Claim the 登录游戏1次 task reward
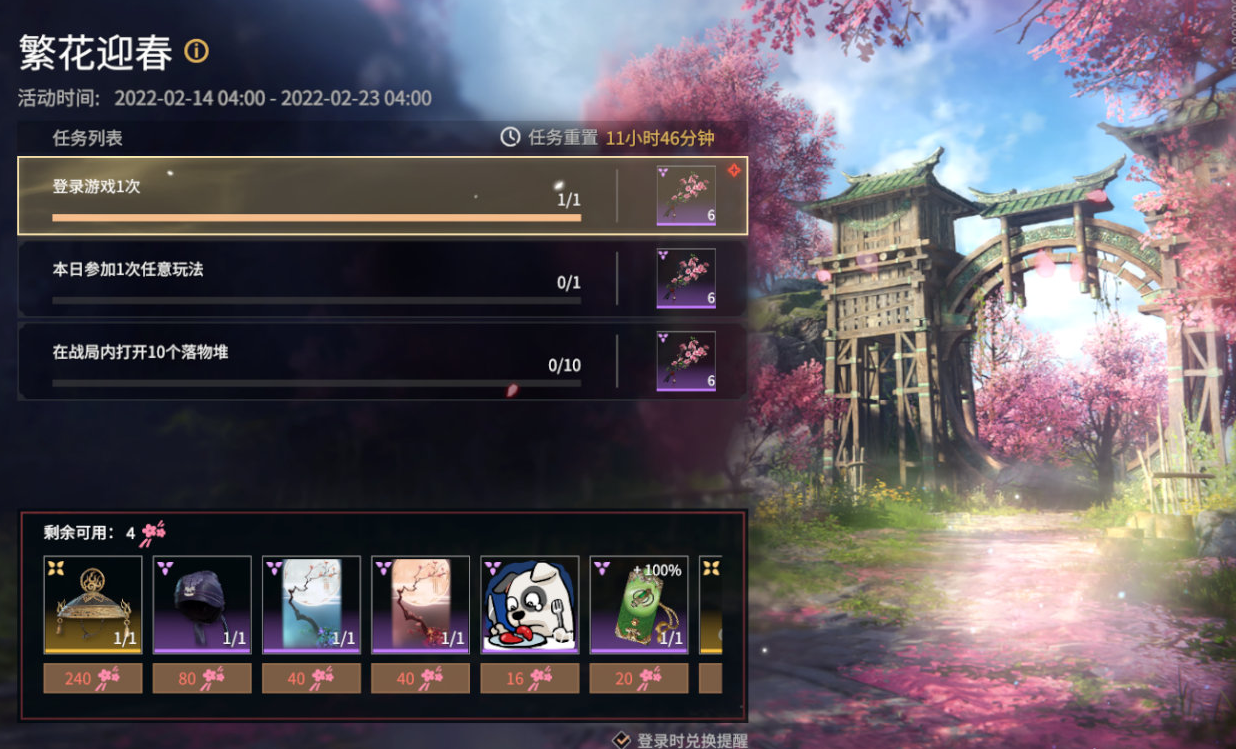1236x749 pixels. coord(686,196)
